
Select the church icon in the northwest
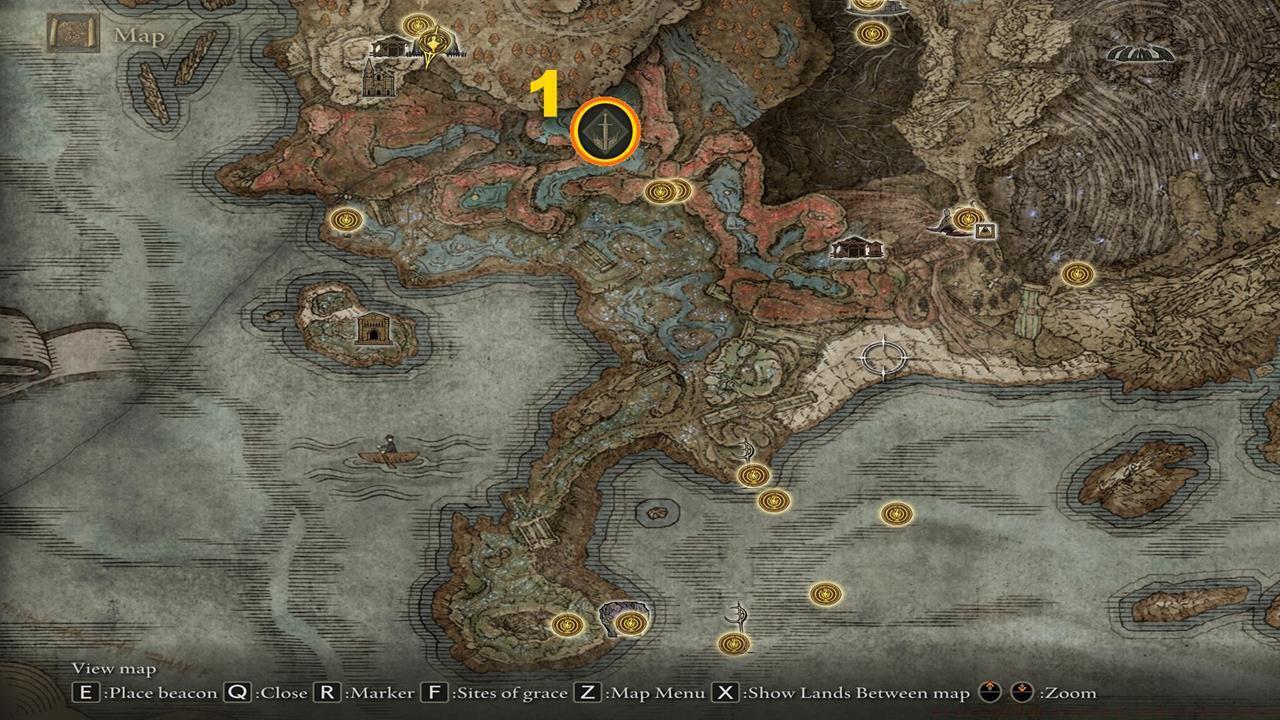[x=378, y=82]
